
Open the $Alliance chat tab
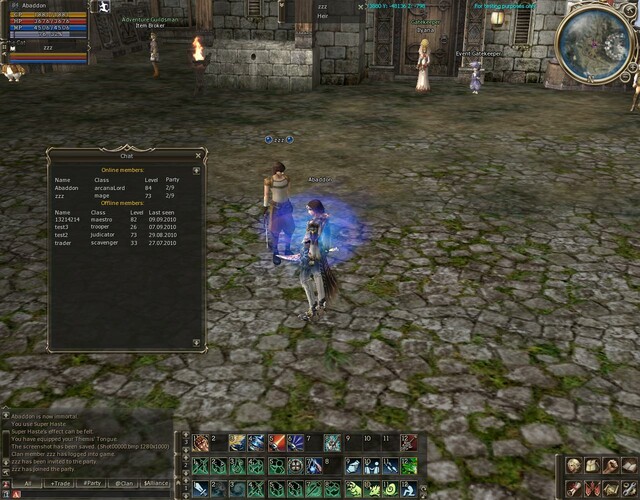[156, 483]
